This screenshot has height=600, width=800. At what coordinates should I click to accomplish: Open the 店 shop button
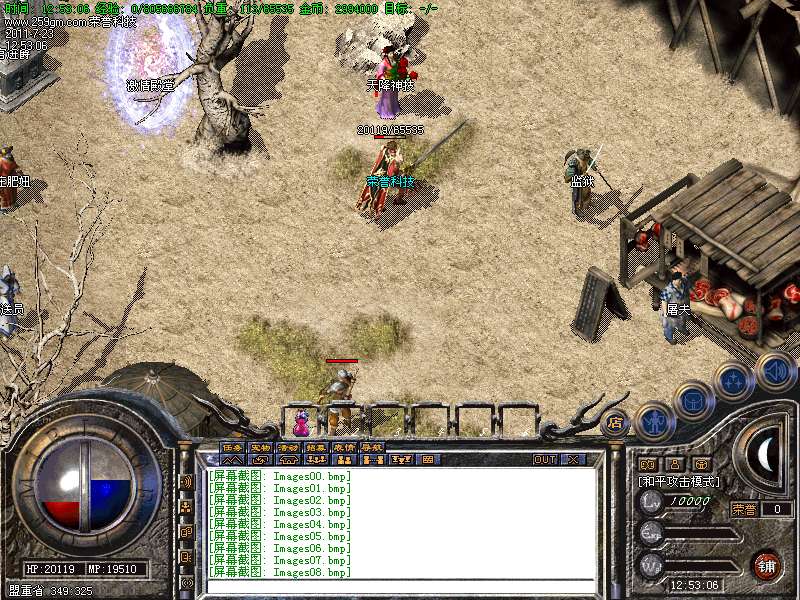click(615, 422)
